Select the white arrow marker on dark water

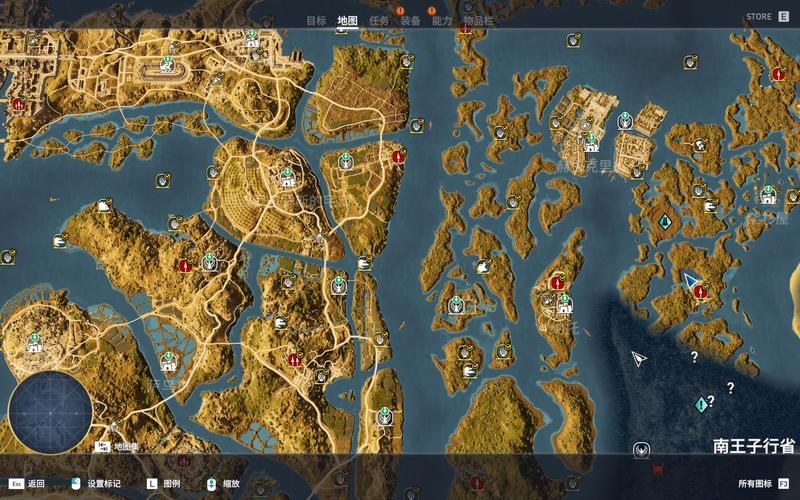point(639,358)
